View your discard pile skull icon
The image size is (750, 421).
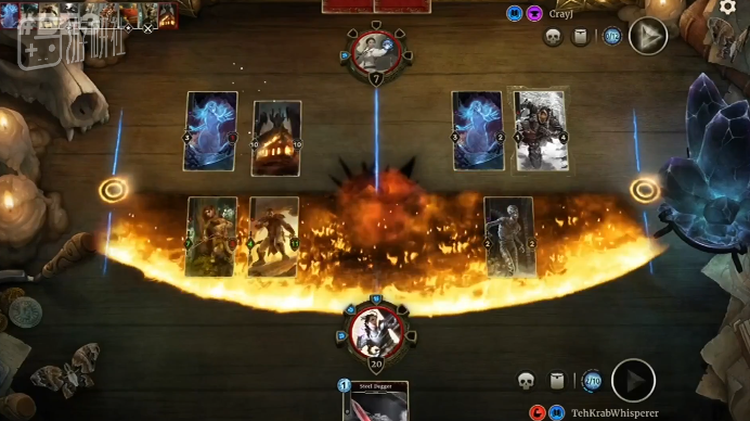click(526, 380)
